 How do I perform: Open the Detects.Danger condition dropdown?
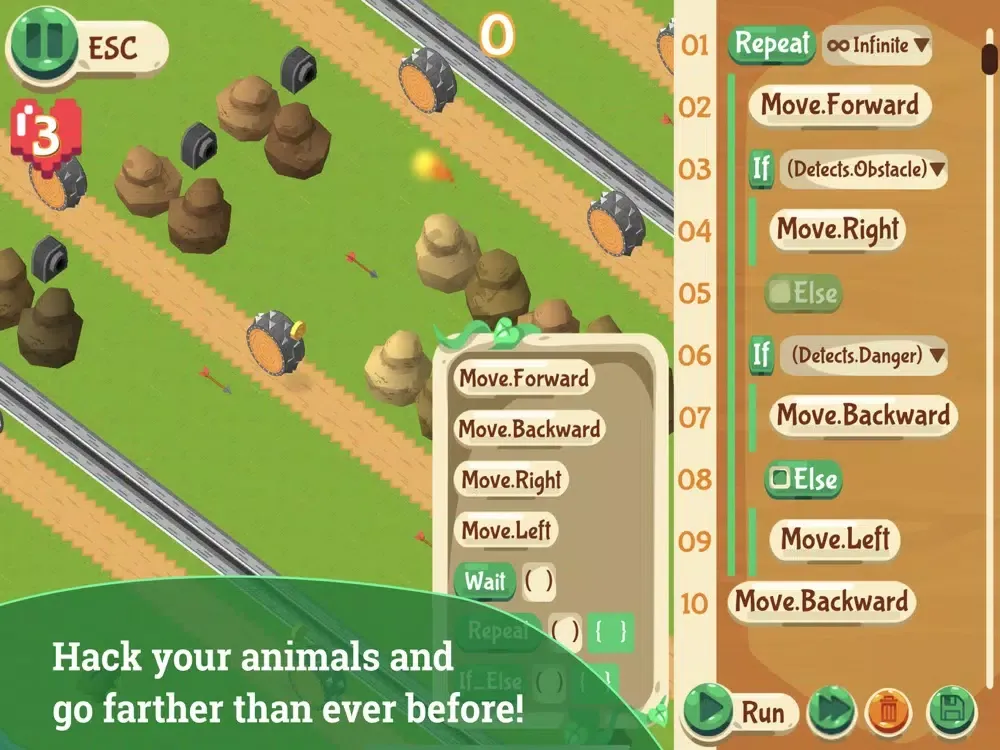[863, 355]
